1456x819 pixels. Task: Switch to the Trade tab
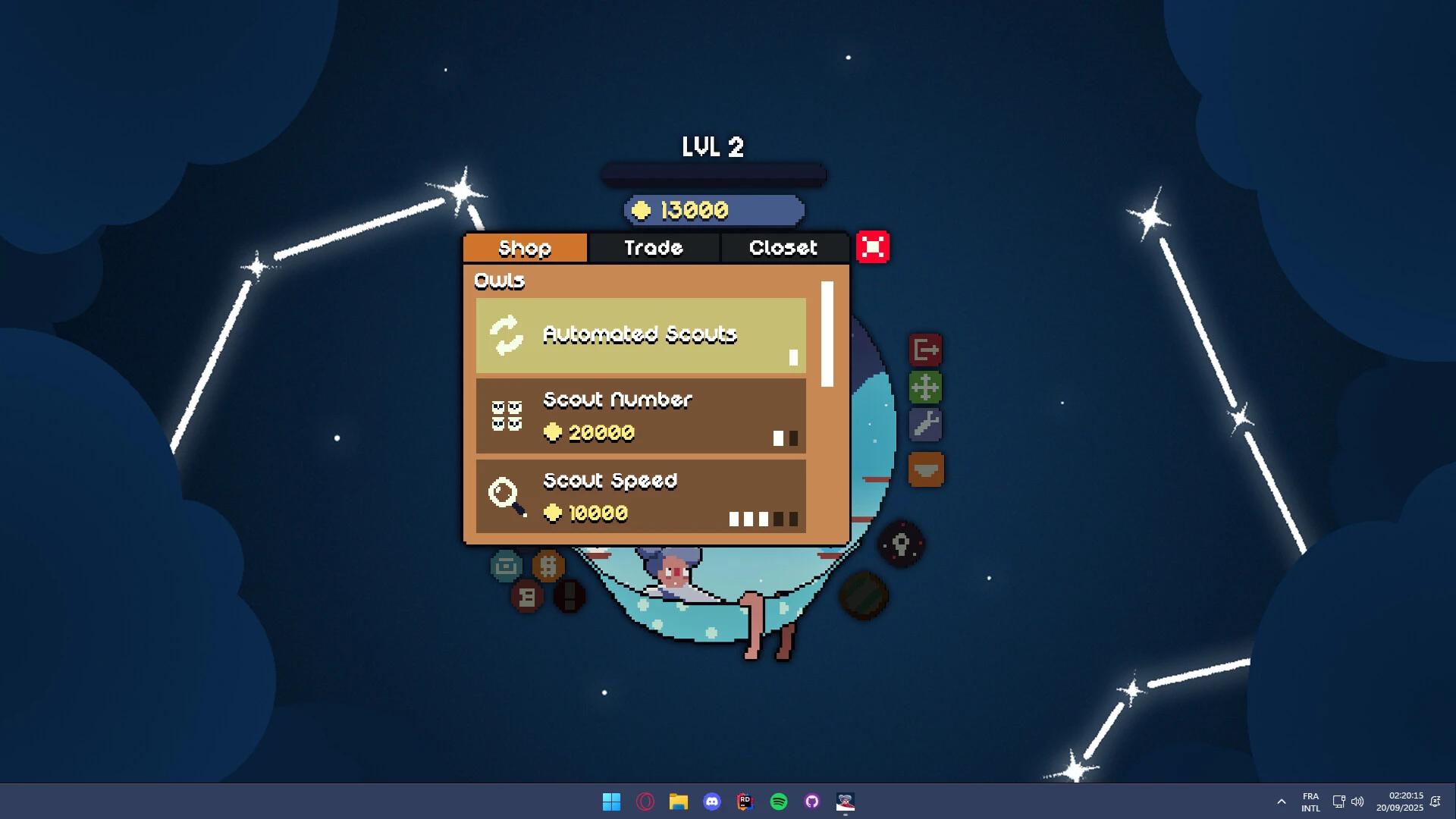653,247
